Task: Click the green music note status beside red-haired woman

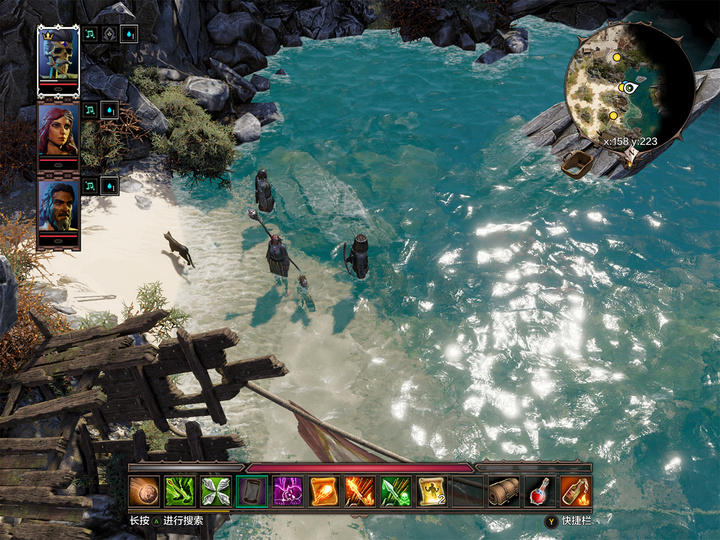Action: click(x=90, y=109)
